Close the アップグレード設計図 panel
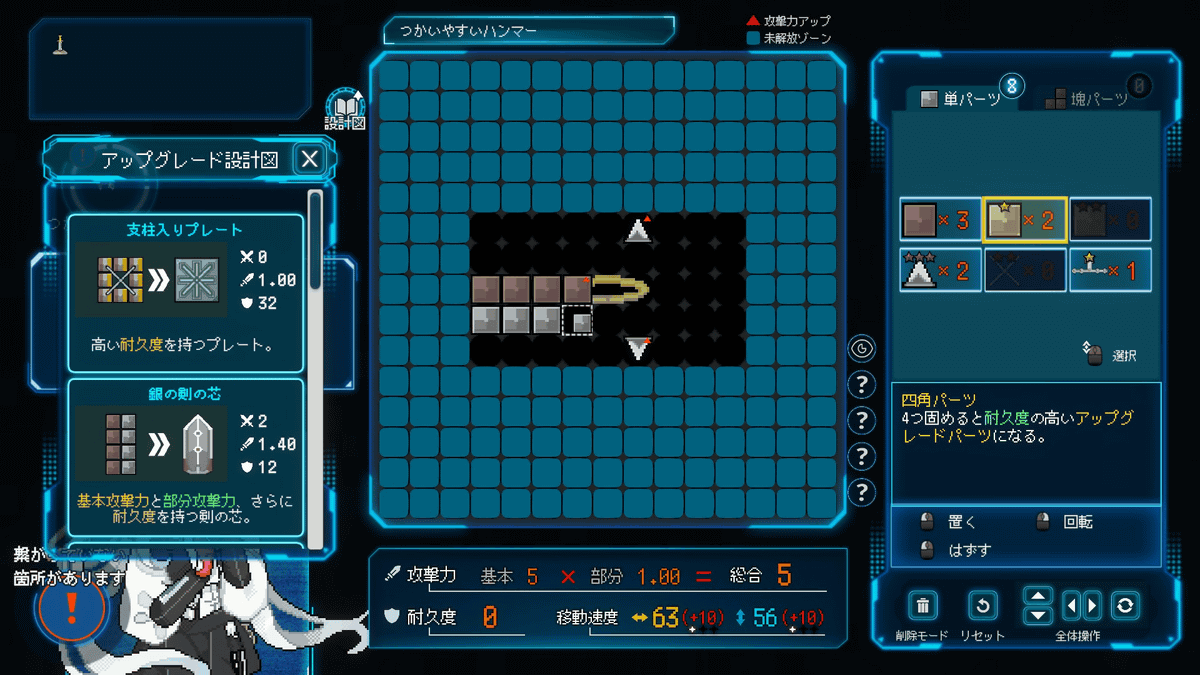This screenshot has height=675, width=1200. 310,159
